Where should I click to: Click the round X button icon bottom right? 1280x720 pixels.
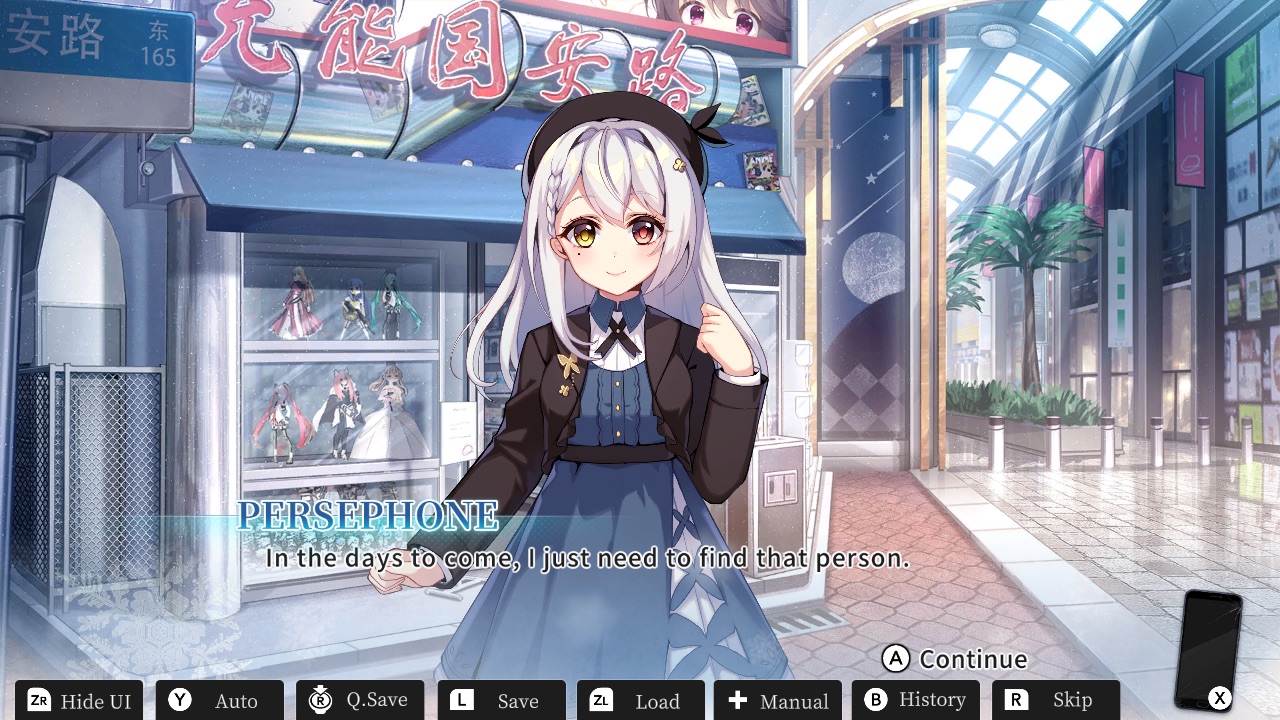point(1219,698)
